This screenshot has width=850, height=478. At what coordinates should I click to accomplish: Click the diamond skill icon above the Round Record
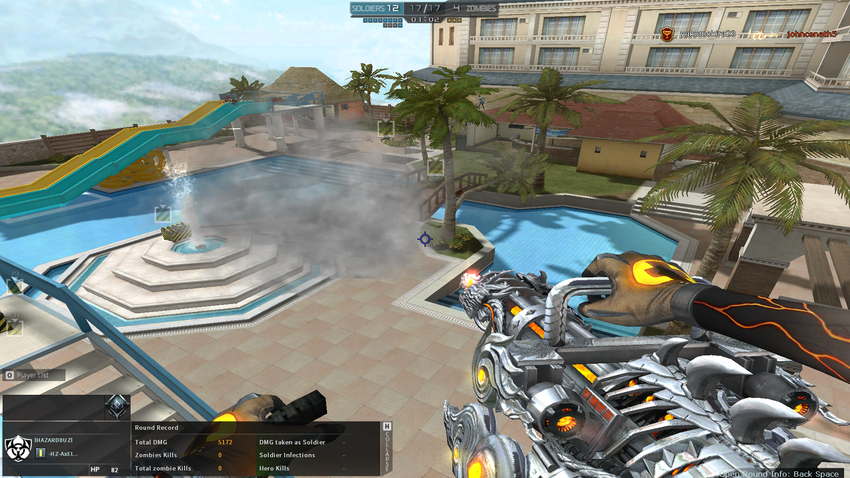(118, 405)
